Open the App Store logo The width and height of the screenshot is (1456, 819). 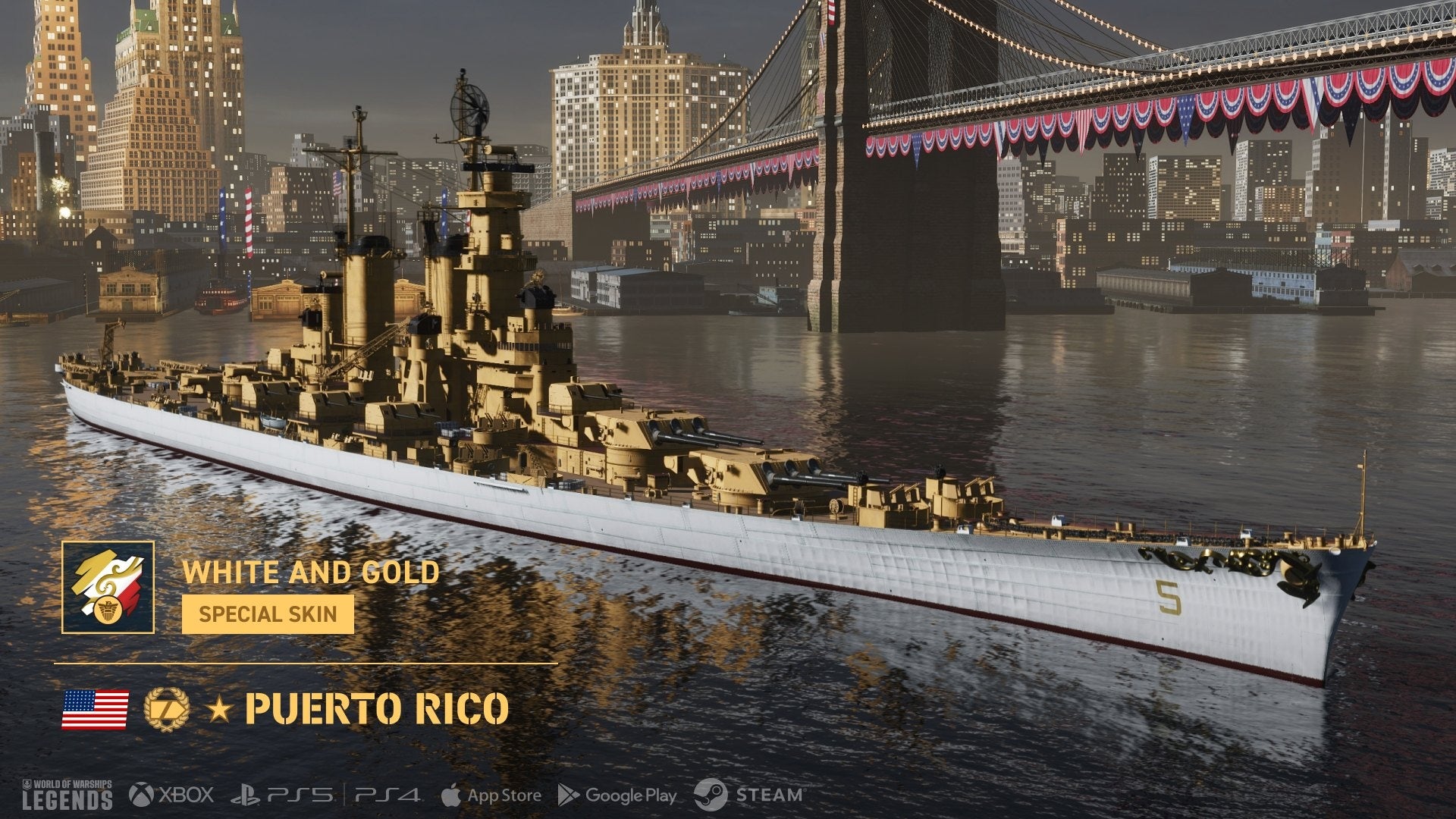pyautogui.click(x=491, y=795)
